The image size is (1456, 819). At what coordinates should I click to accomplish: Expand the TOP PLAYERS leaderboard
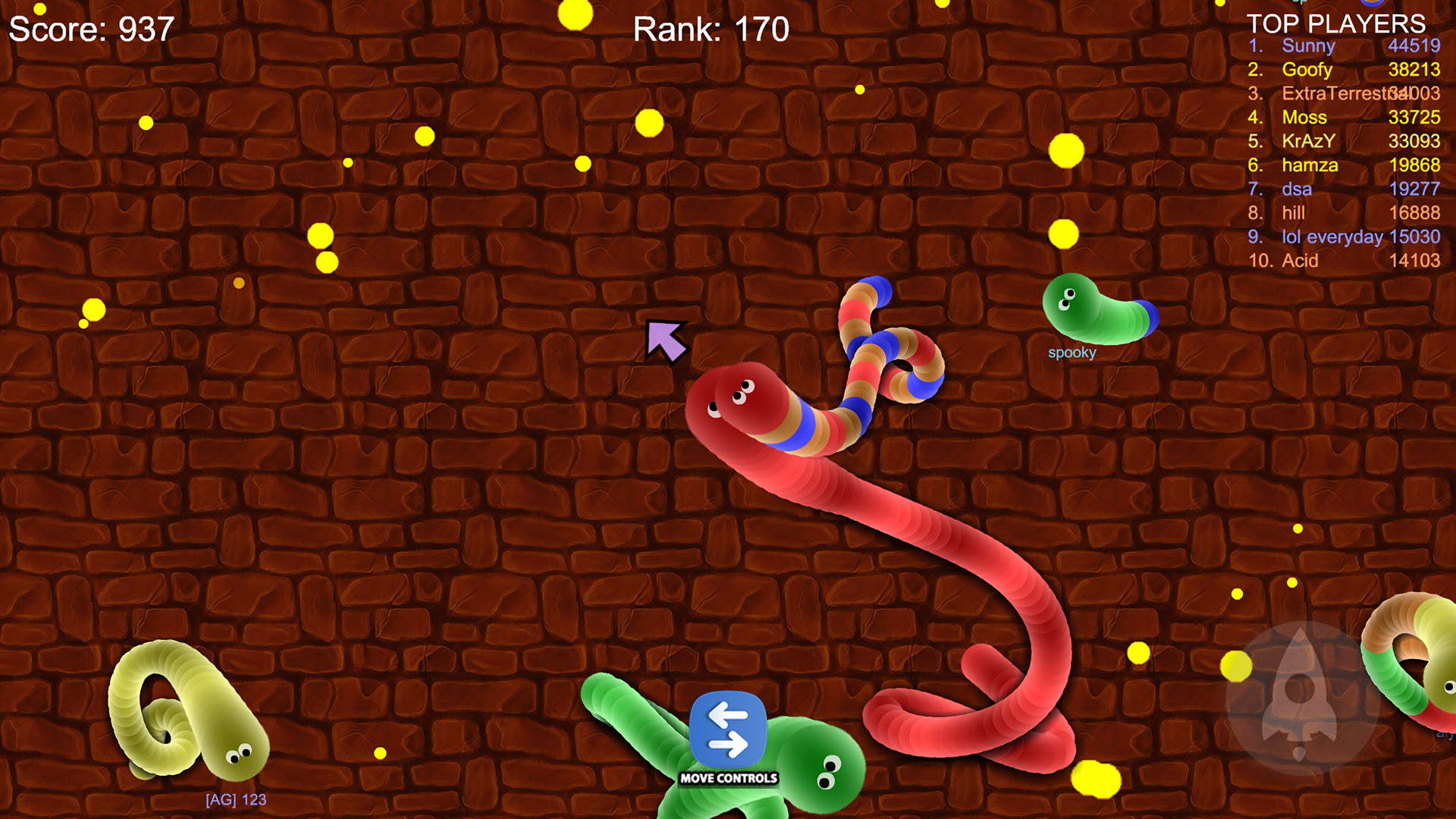pos(1337,25)
